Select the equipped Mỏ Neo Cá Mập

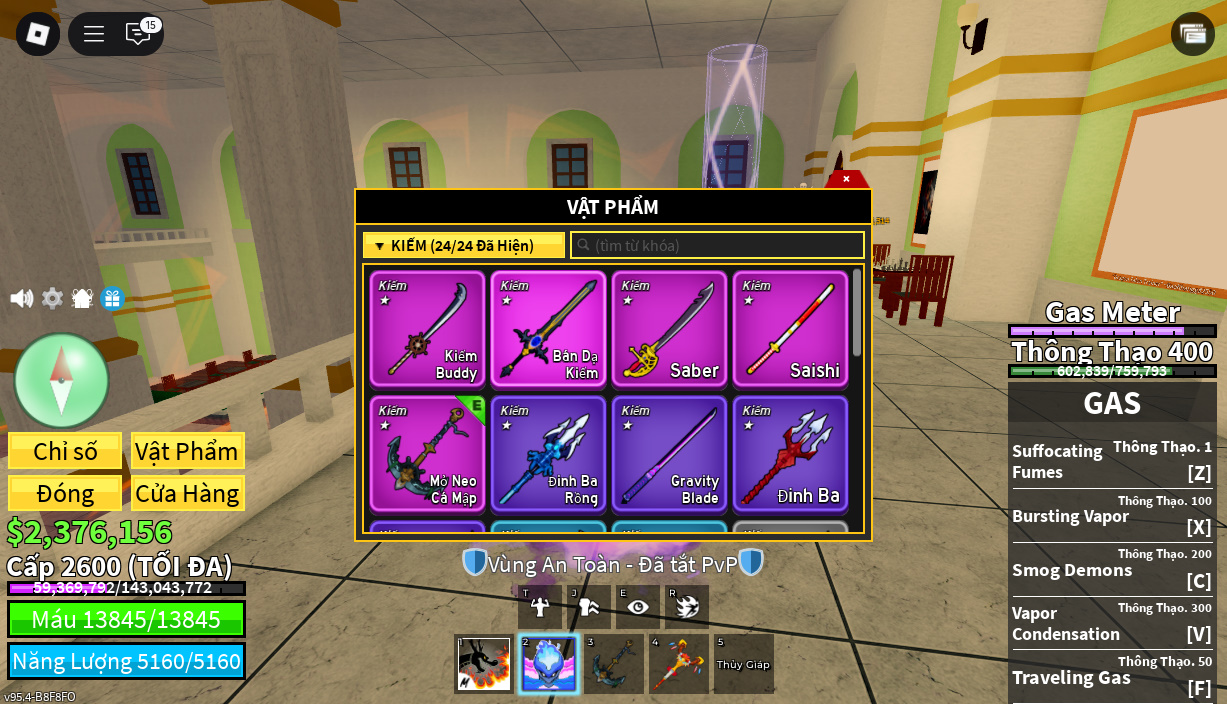[427, 454]
